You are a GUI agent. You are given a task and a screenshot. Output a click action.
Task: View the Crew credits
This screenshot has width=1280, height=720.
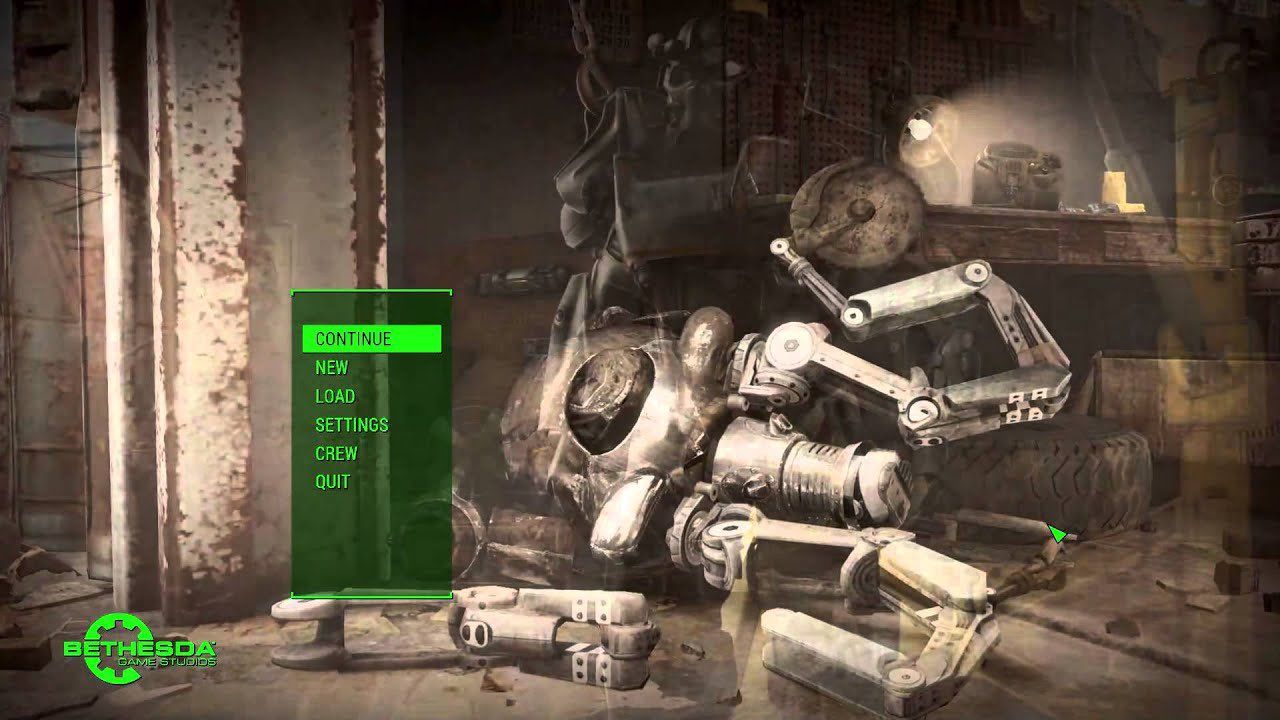336,453
